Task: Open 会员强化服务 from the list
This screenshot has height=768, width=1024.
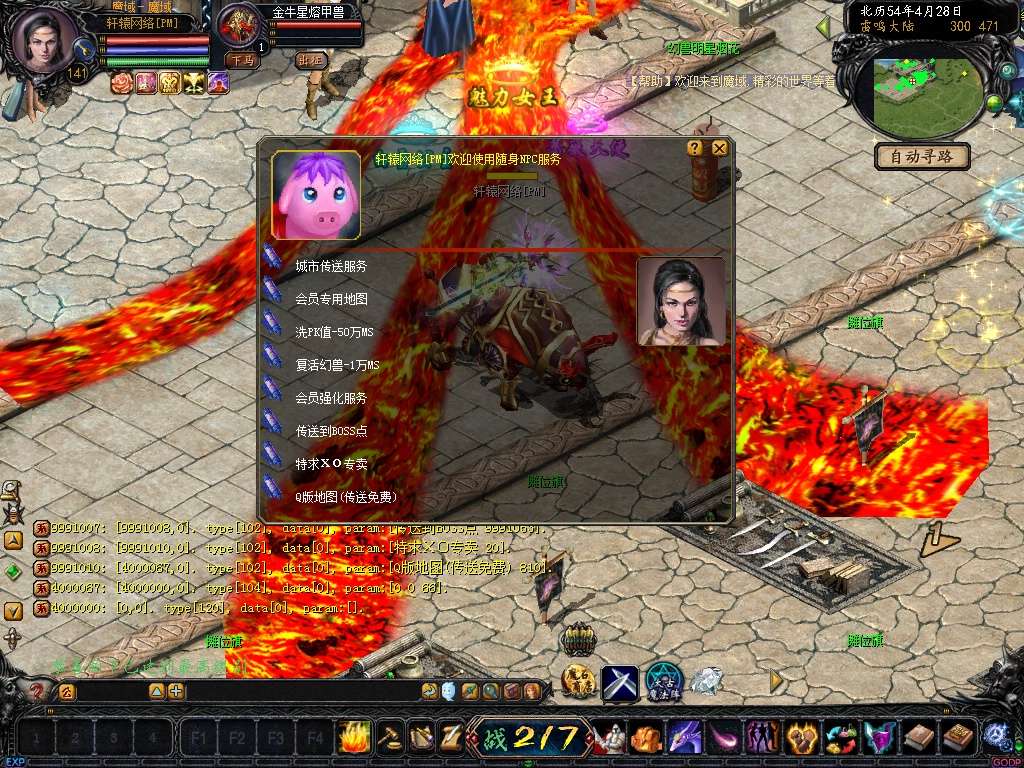Action: coord(330,398)
